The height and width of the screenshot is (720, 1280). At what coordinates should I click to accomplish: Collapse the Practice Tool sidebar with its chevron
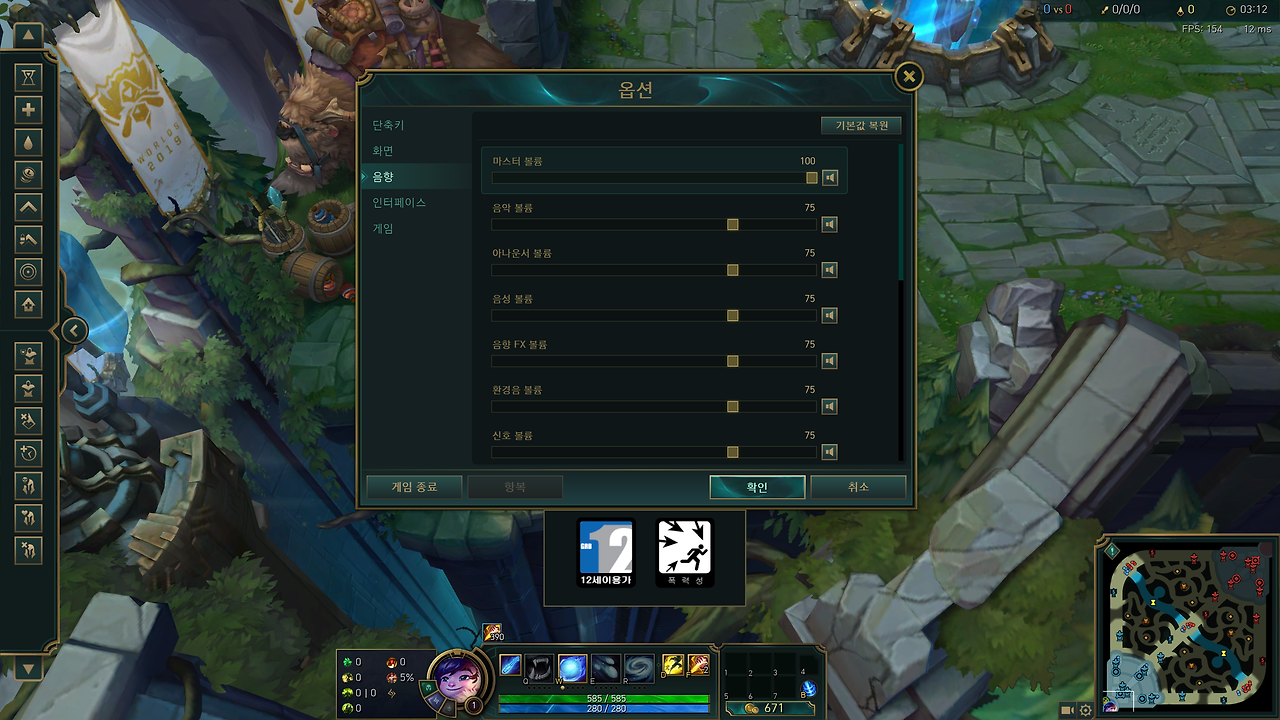[74, 330]
